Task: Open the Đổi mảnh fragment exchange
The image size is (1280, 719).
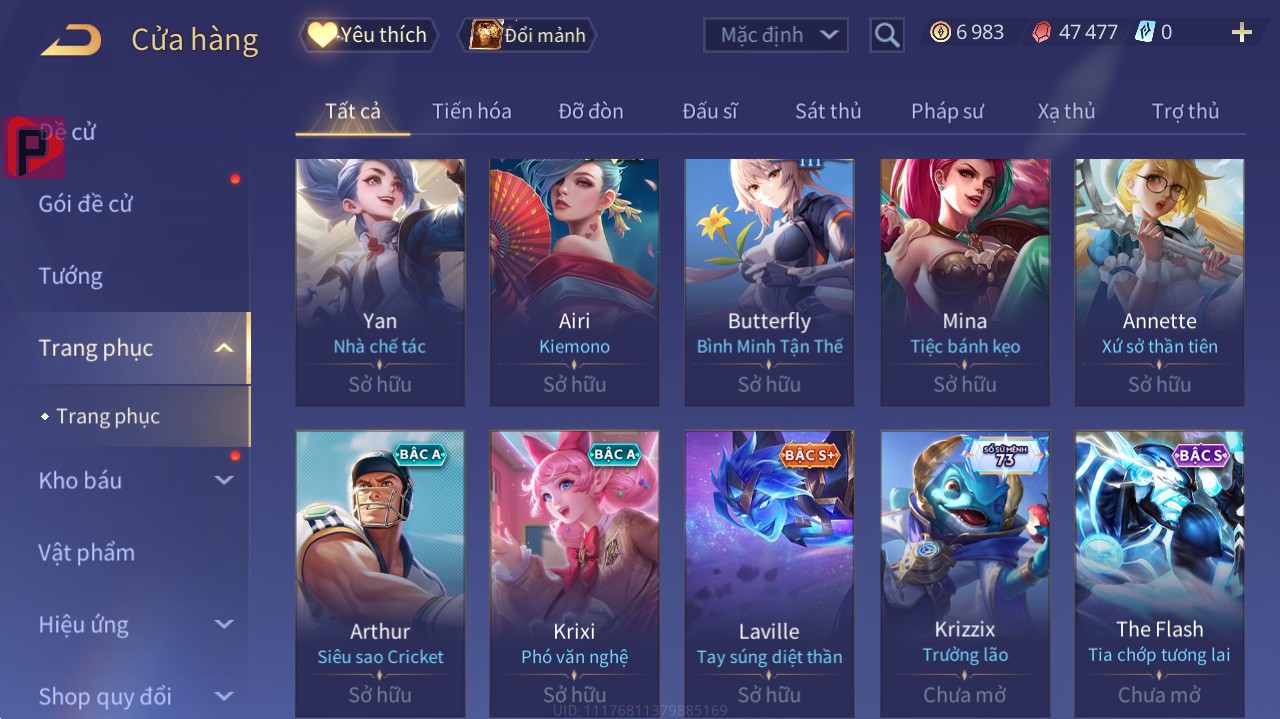Action: 528,35
